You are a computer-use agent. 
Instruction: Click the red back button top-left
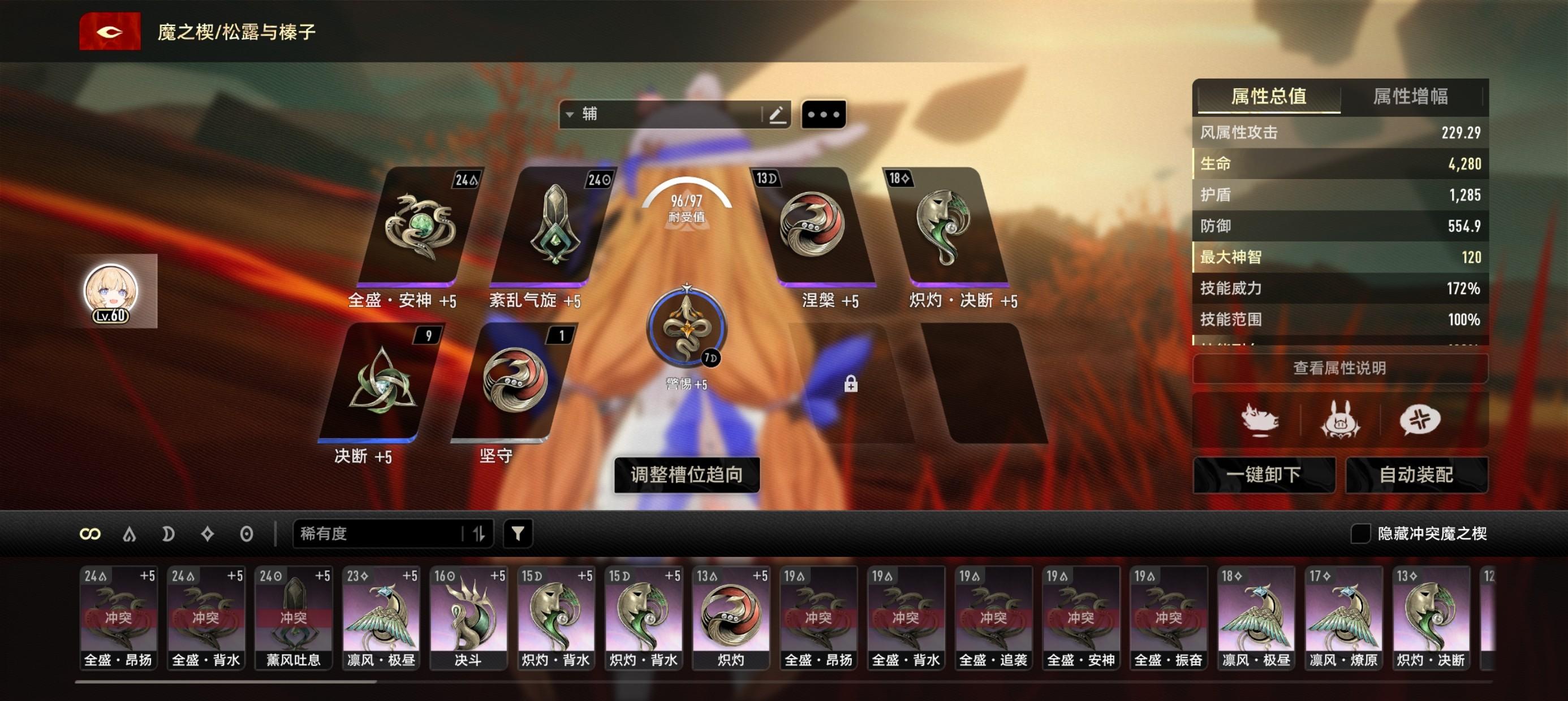tap(110, 31)
